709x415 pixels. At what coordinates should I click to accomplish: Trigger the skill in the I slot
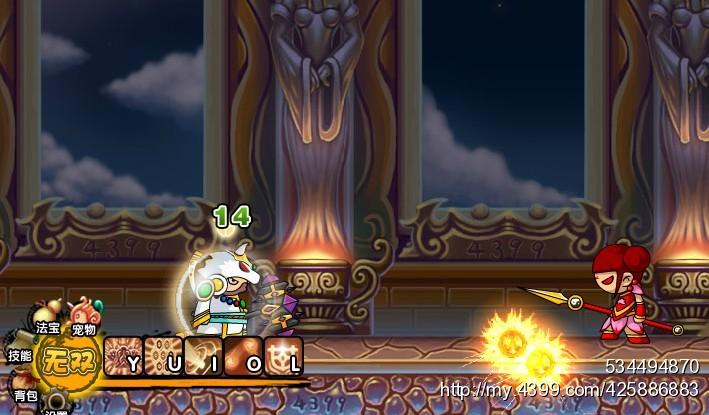pyautogui.click(x=203, y=356)
